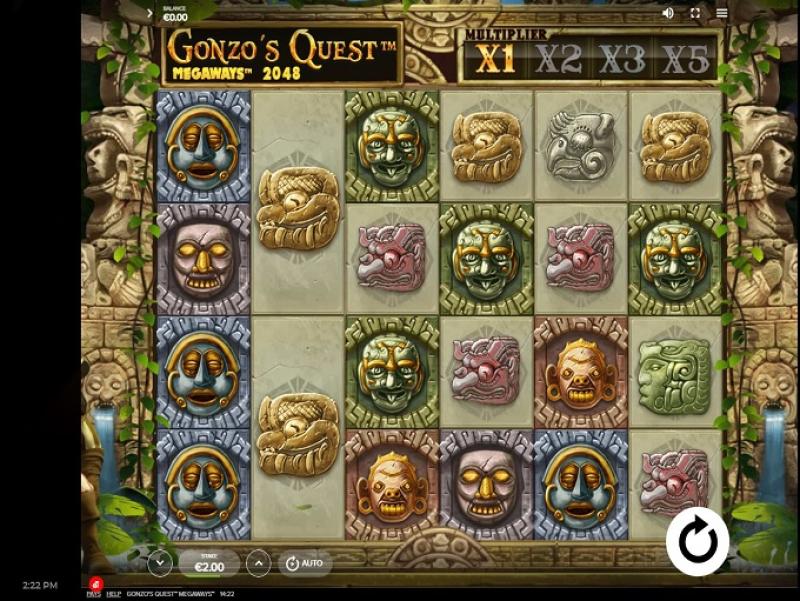Image resolution: width=800 pixels, height=601 pixels.
Task: Decrease the stake with the down arrow
Action: click(x=160, y=564)
